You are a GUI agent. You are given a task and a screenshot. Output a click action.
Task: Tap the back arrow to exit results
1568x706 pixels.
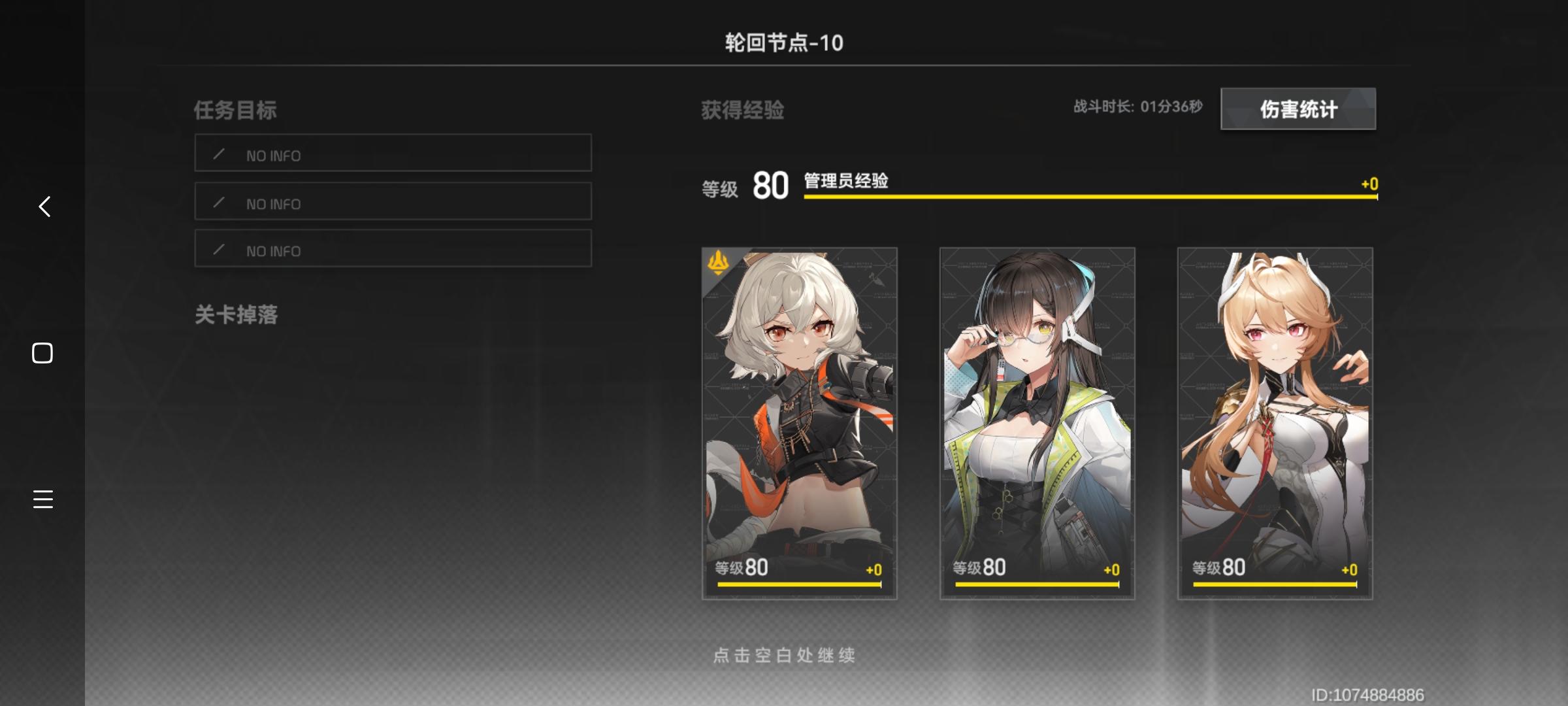(43, 207)
